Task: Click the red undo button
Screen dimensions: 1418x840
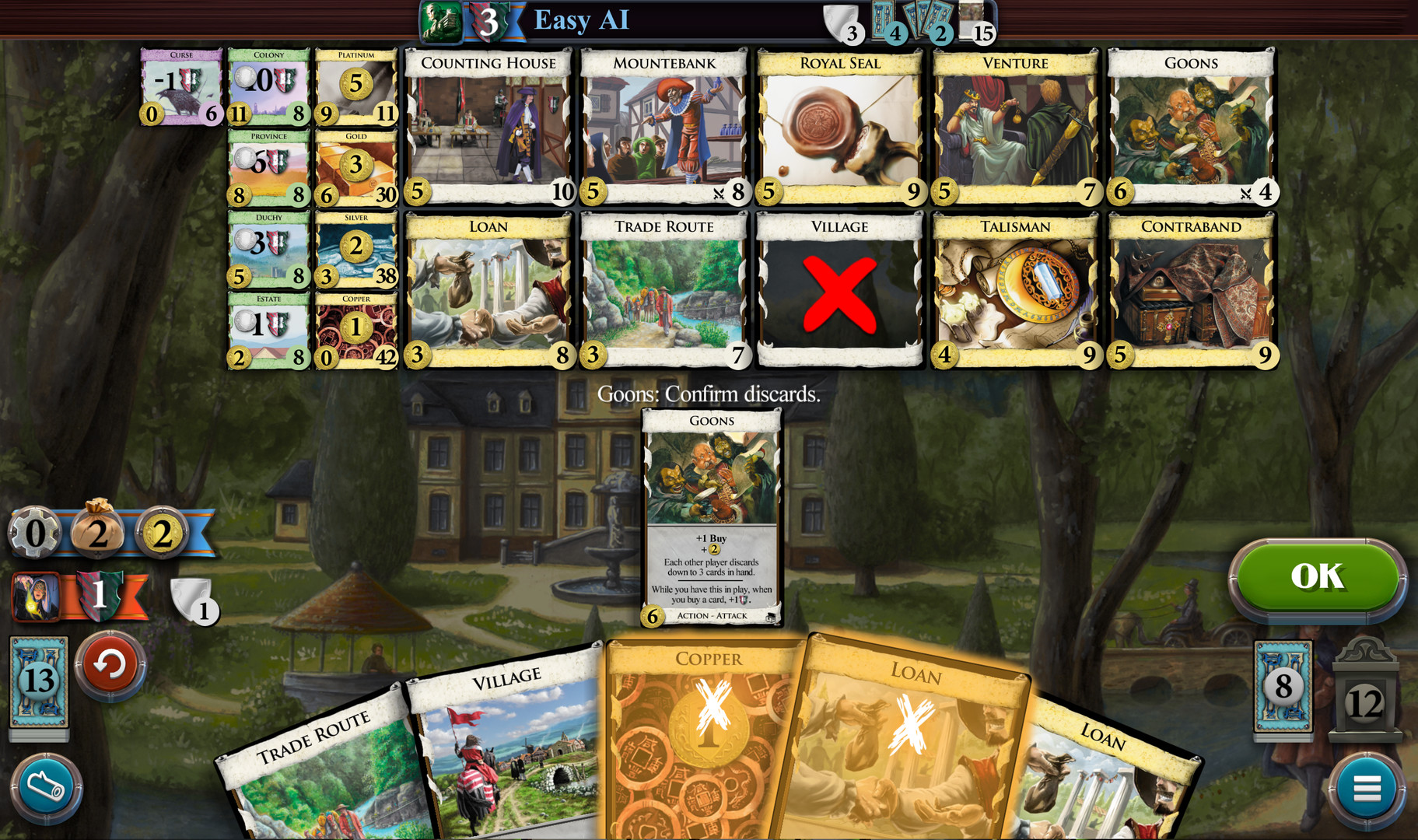Action: coord(111,665)
